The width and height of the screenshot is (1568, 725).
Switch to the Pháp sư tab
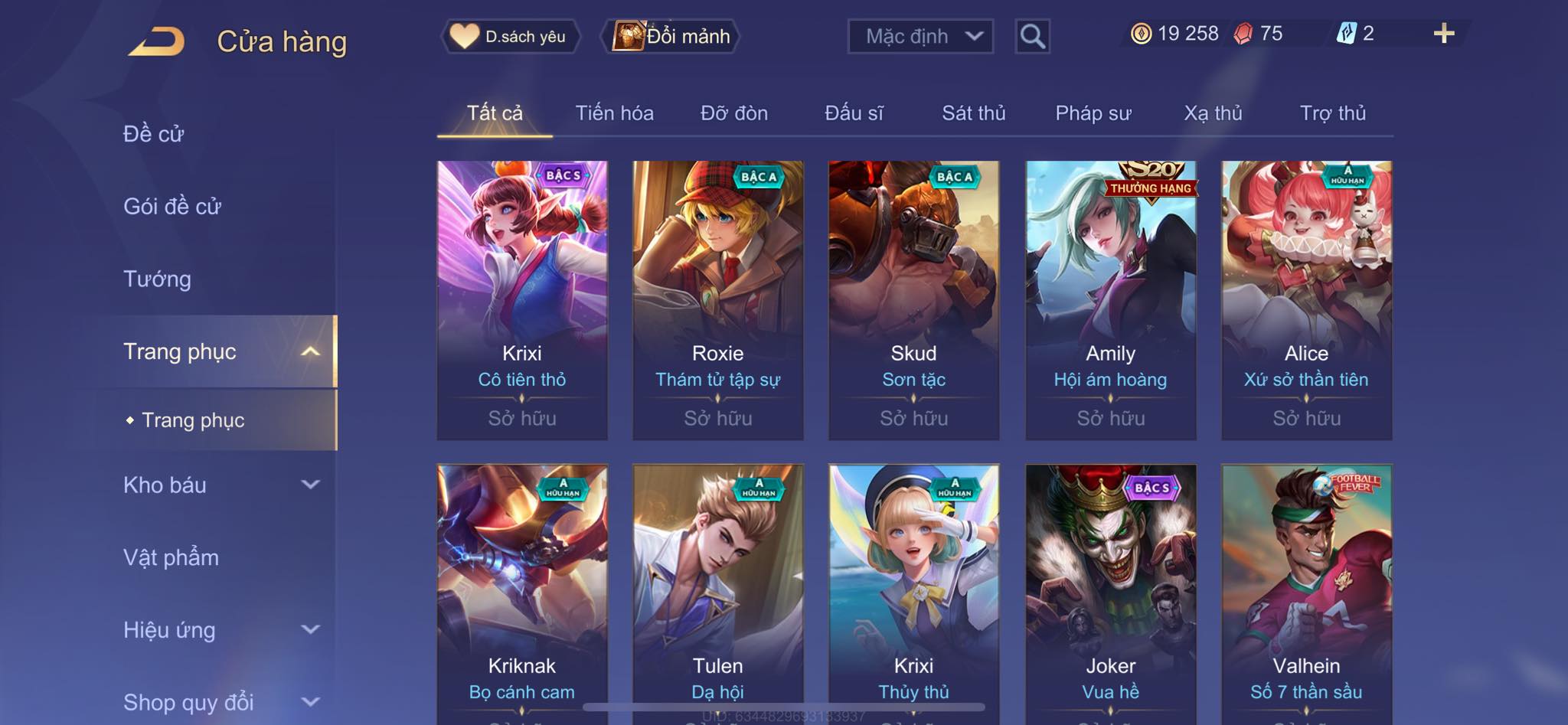pos(1093,113)
